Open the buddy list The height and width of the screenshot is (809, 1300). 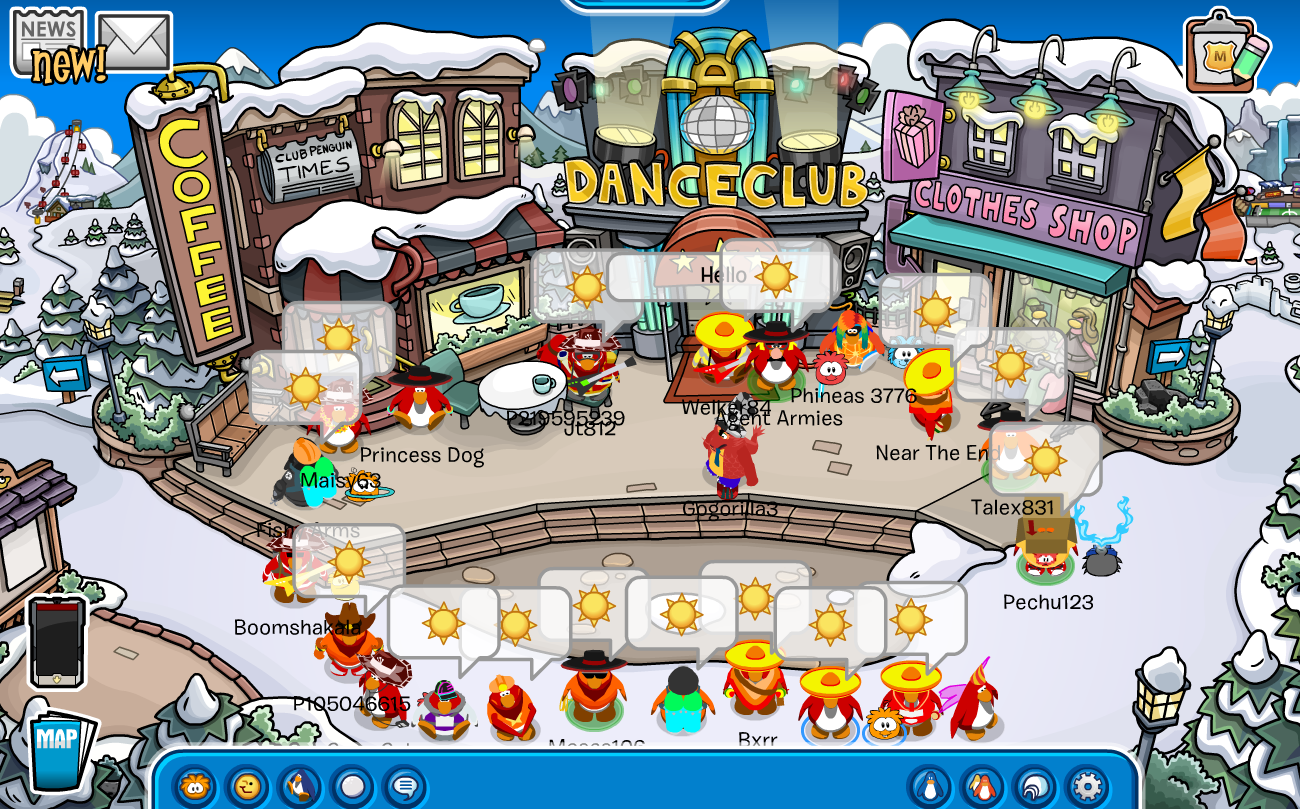pyautogui.click(x=982, y=786)
